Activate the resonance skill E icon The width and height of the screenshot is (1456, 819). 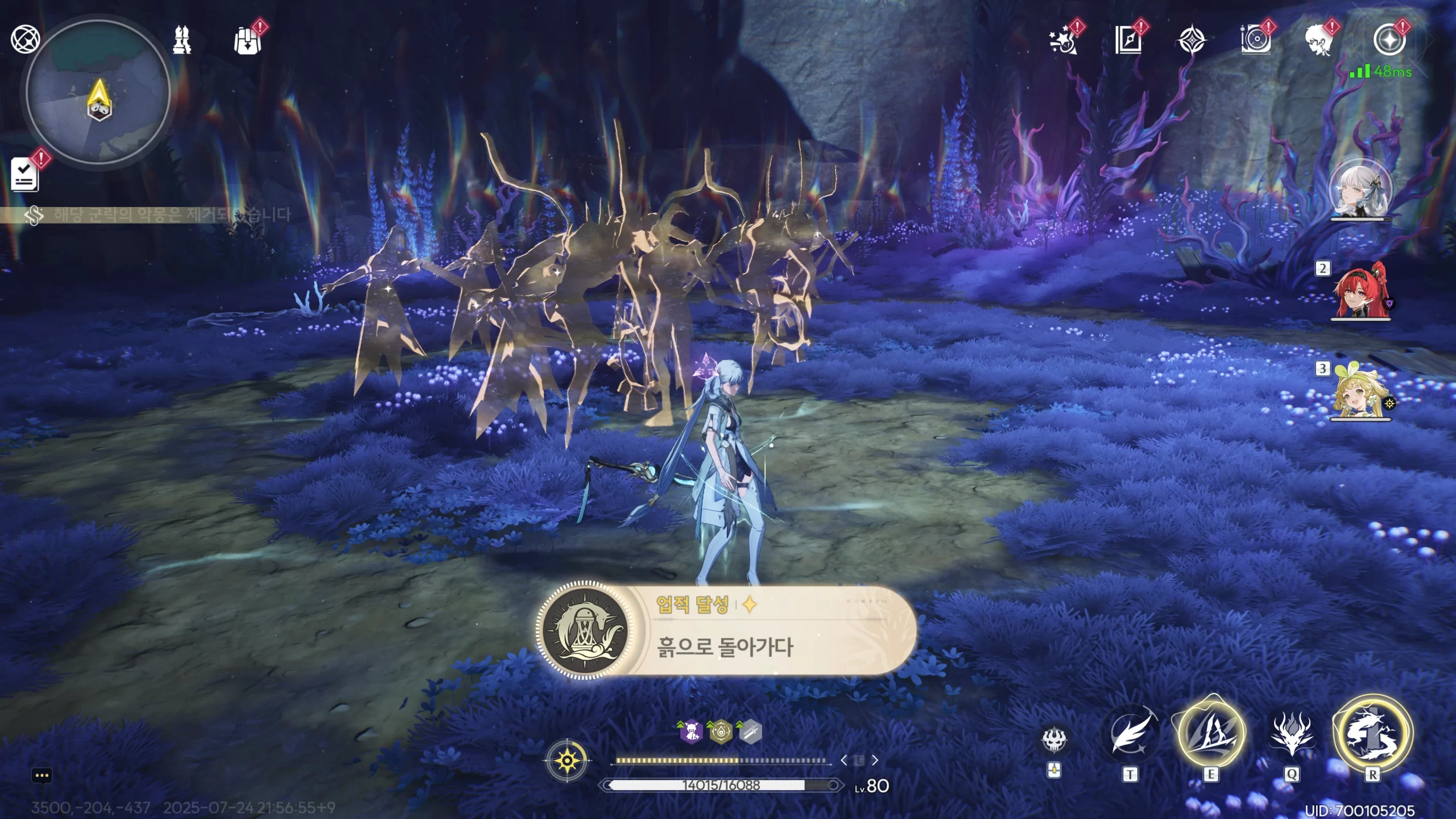coord(1211,733)
